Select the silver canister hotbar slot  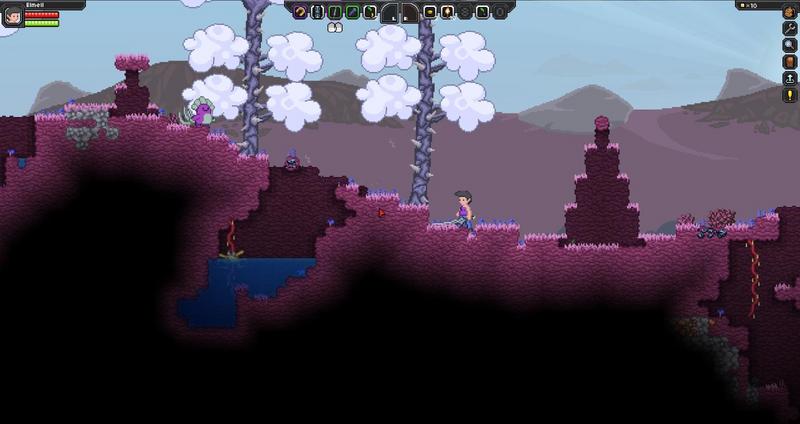click(x=318, y=12)
